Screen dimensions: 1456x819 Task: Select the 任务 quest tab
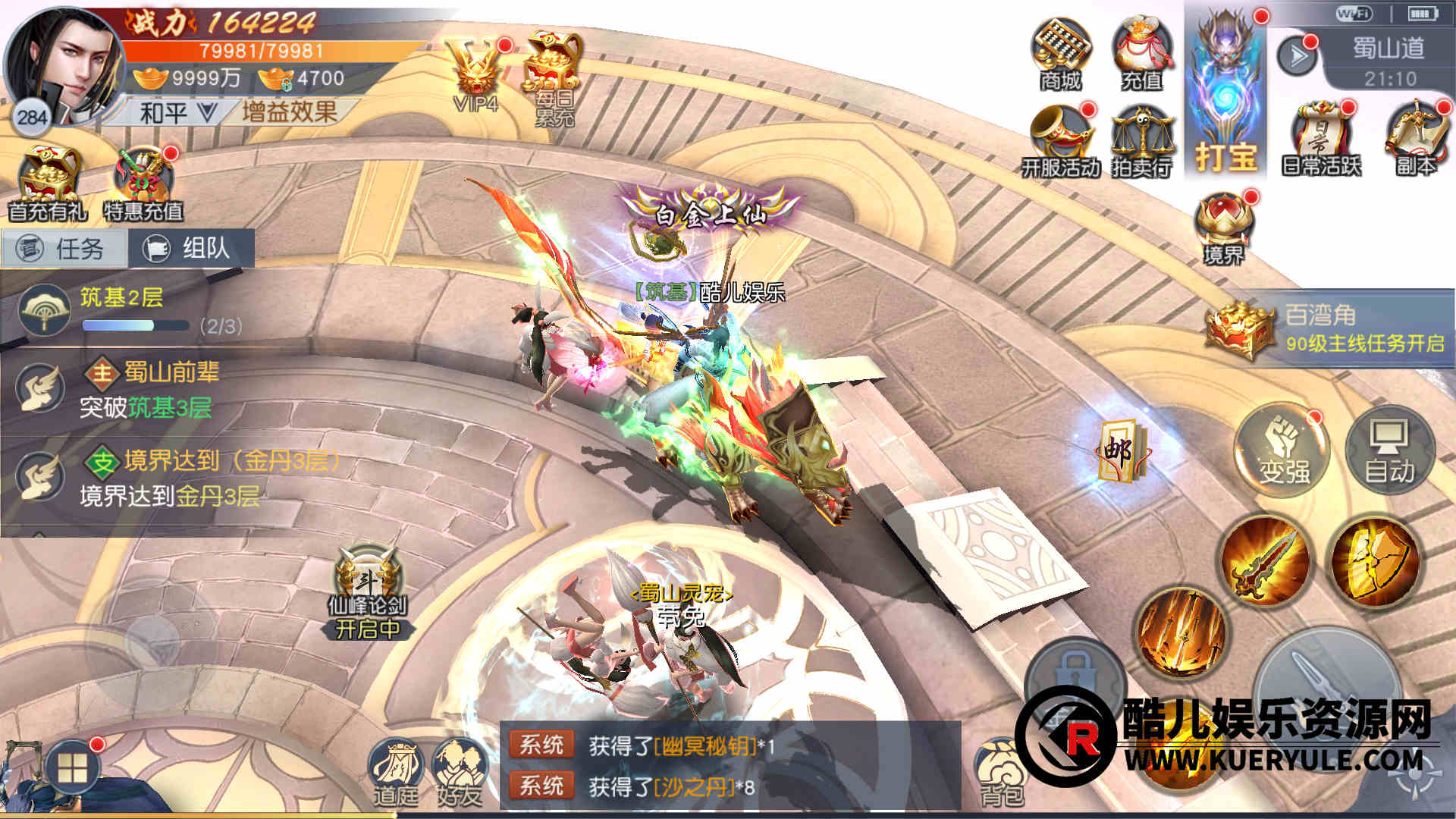64,249
